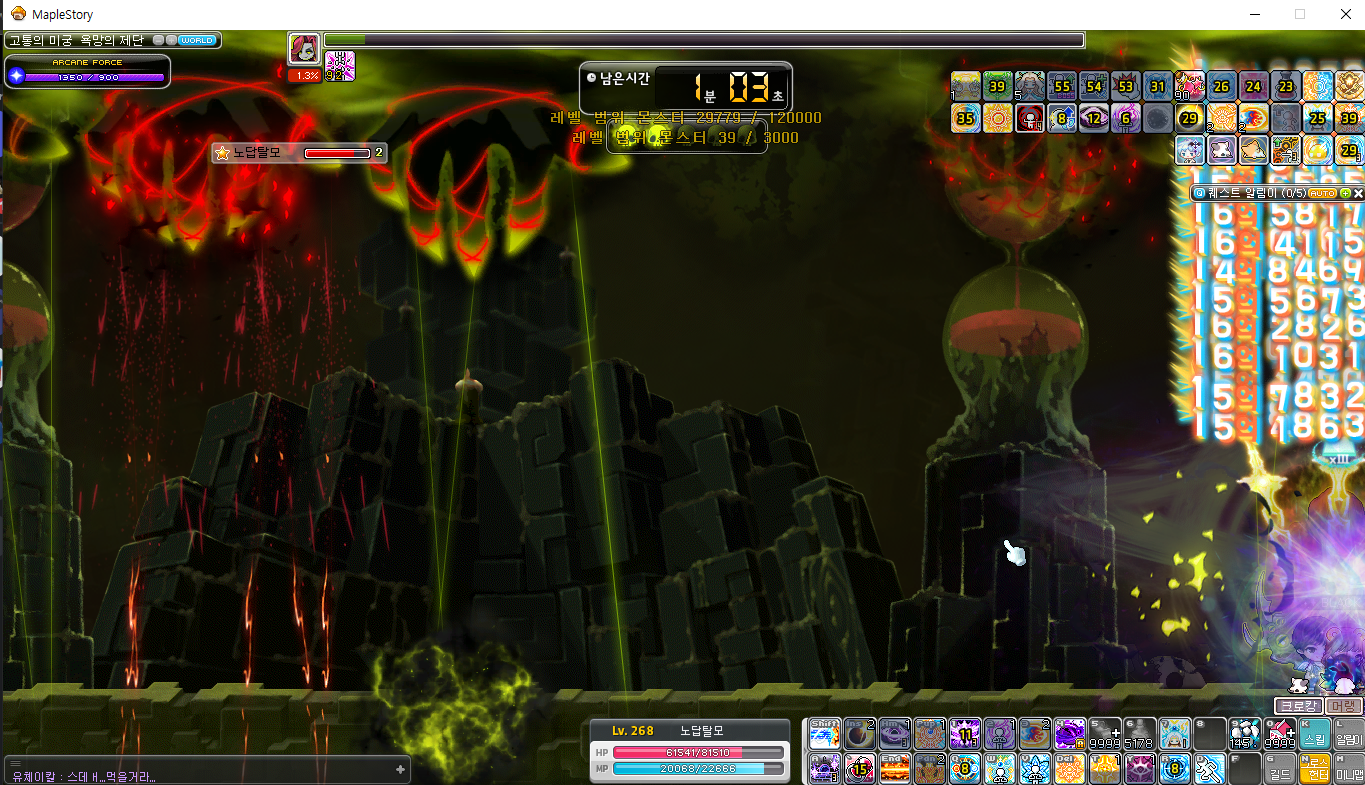Activate the Shift-key lightning skill slot
The width and height of the screenshot is (1365, 785).
coord(824,734)
